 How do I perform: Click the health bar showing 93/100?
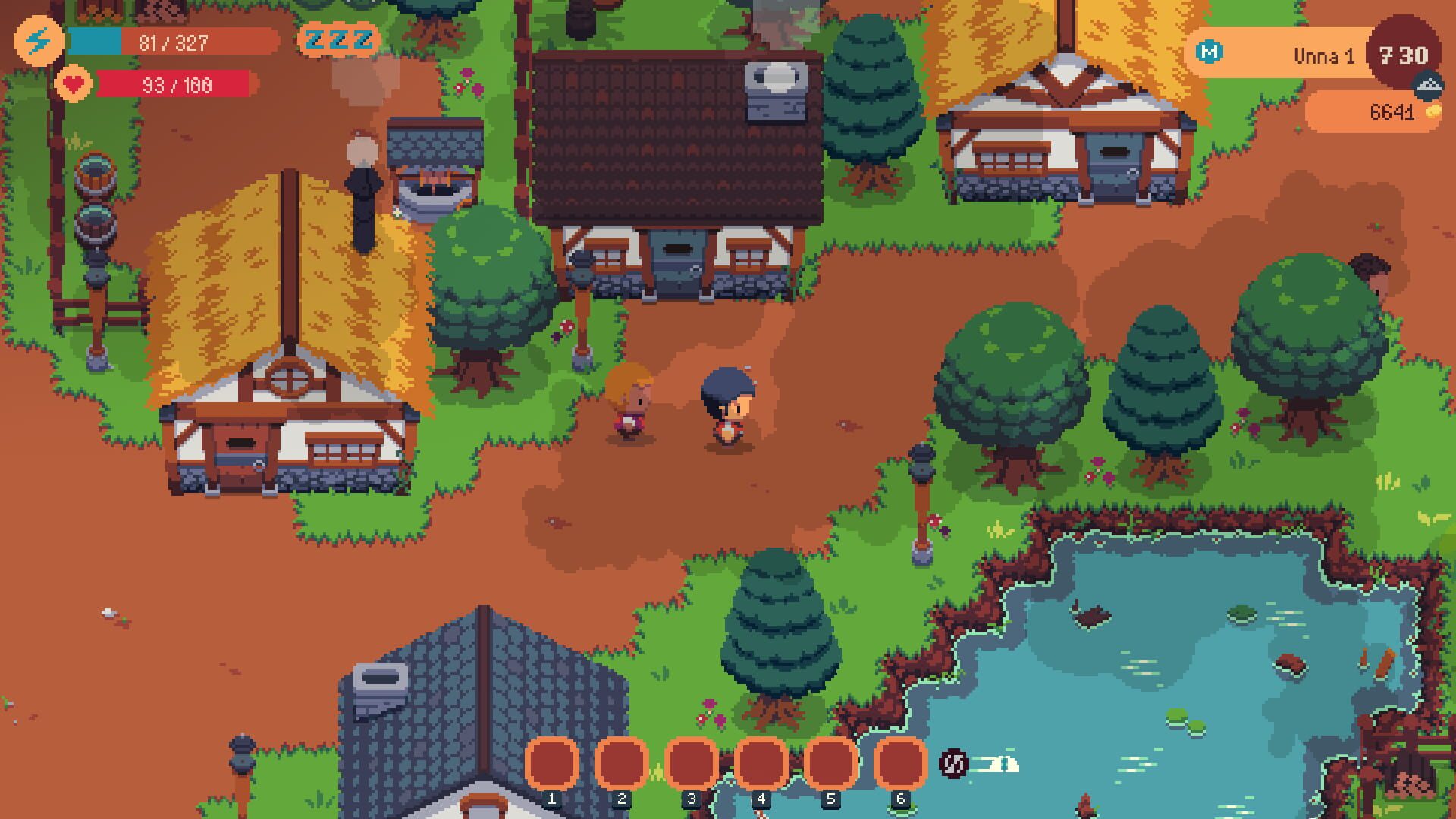(x=174, y=85)
